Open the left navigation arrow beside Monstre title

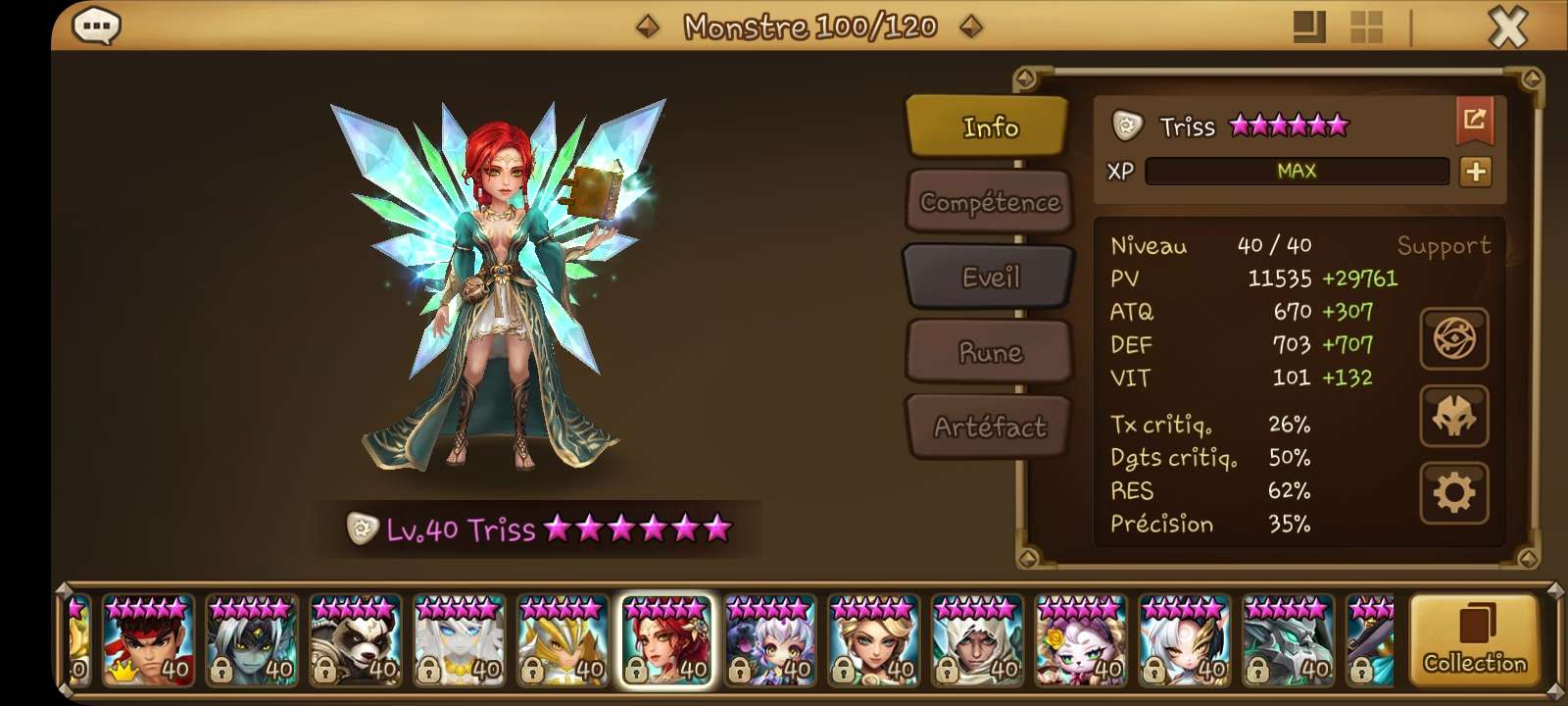point(646,26)
